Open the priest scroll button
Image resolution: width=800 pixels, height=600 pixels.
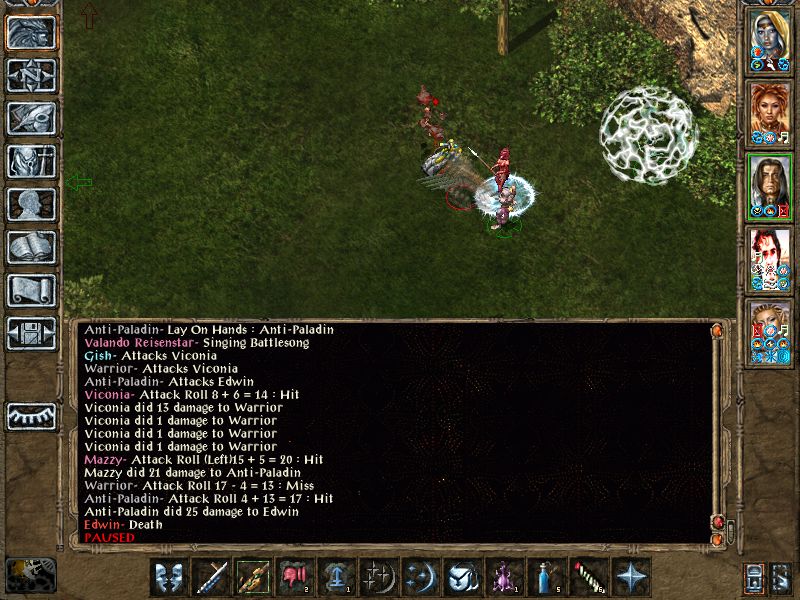click(31, 290)
